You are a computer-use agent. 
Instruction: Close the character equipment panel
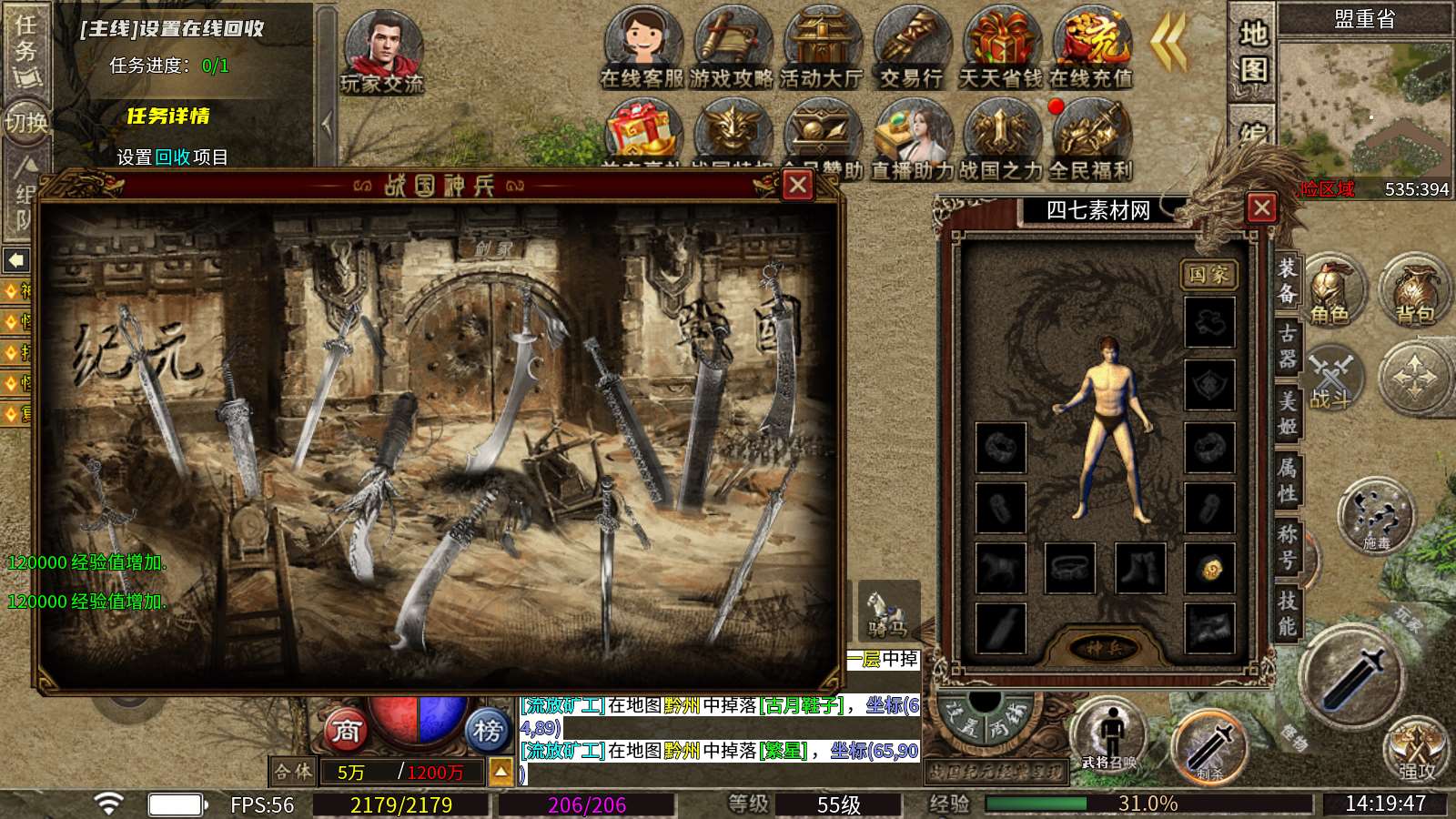coord(1261,208)
